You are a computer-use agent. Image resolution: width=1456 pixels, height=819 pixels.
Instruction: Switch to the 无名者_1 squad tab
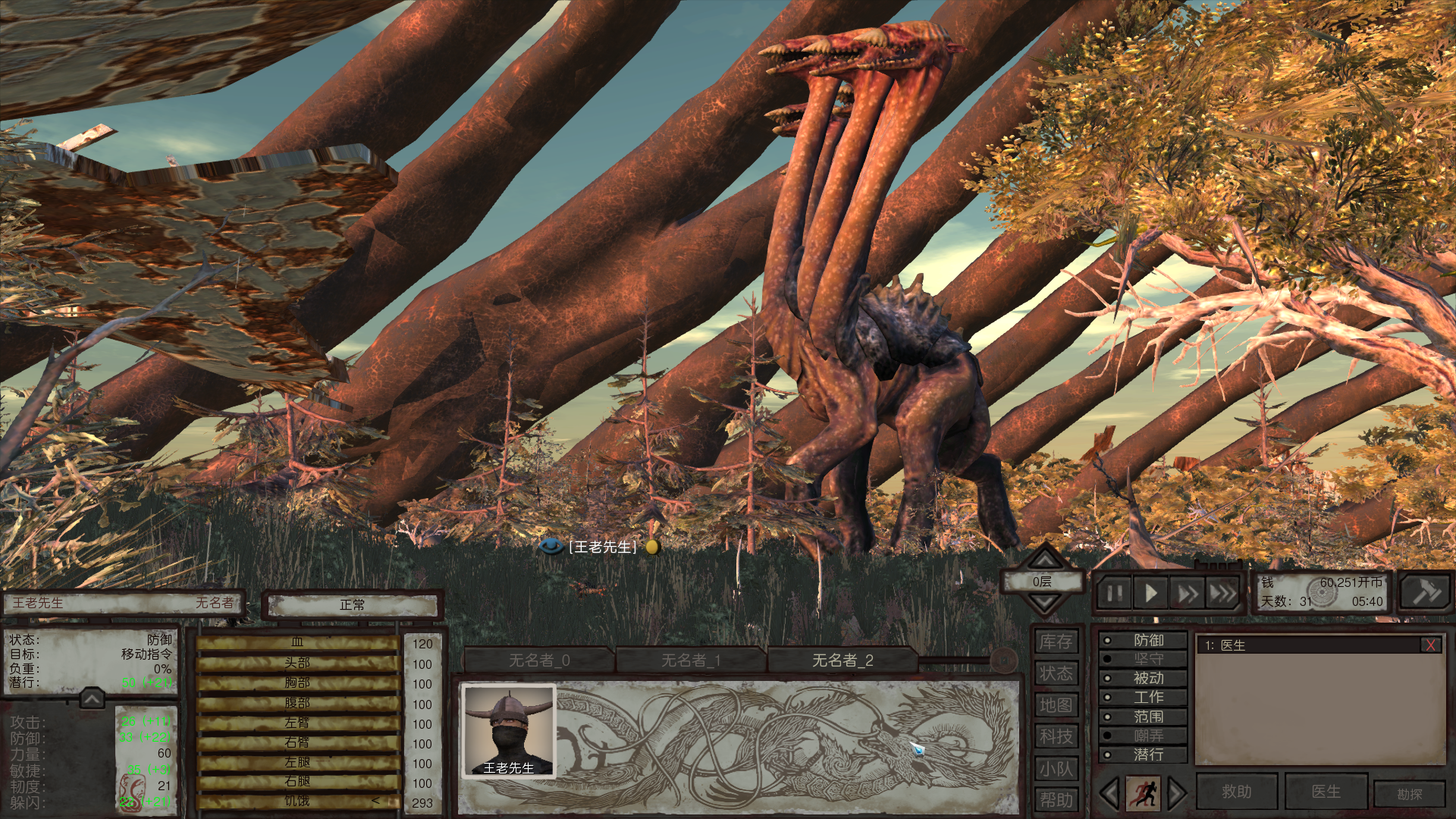point(690,661)
